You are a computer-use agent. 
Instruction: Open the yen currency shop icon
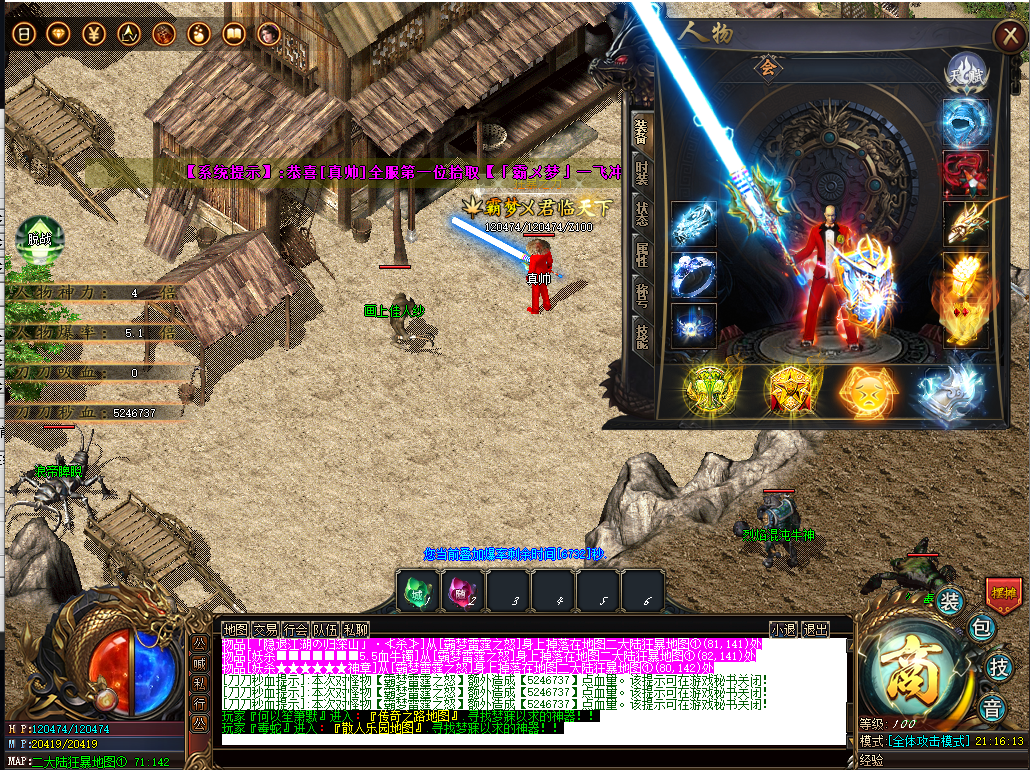pyautogui.click(x=94, y=34)
